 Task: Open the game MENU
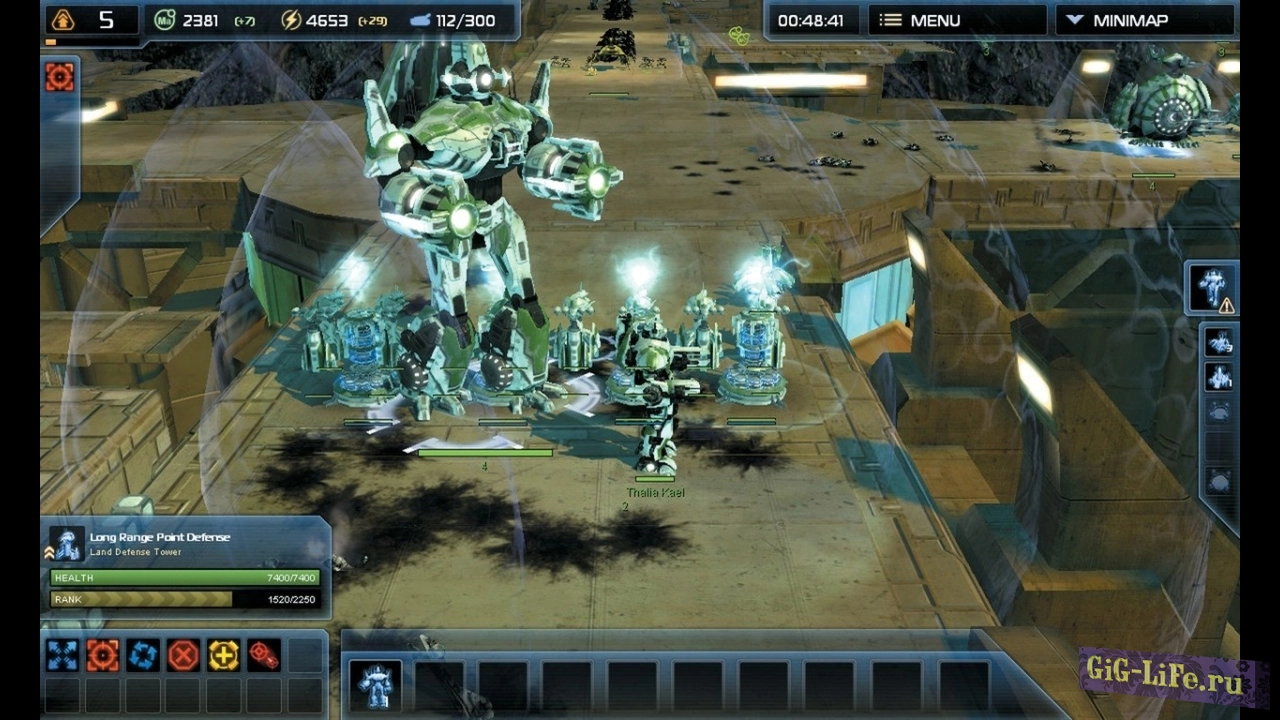(955, 20)
